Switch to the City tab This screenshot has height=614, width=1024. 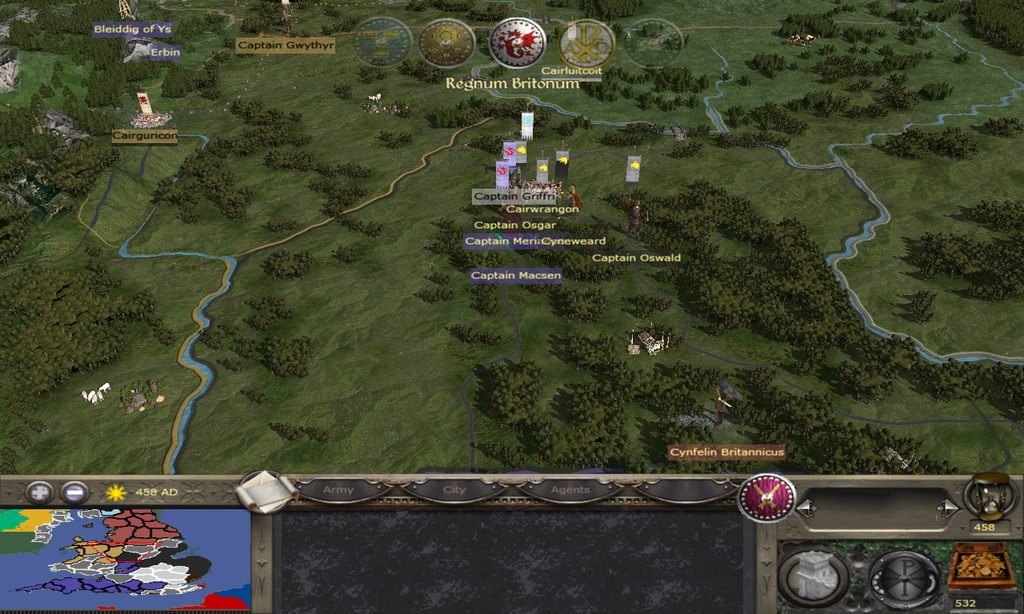(454, 491)
